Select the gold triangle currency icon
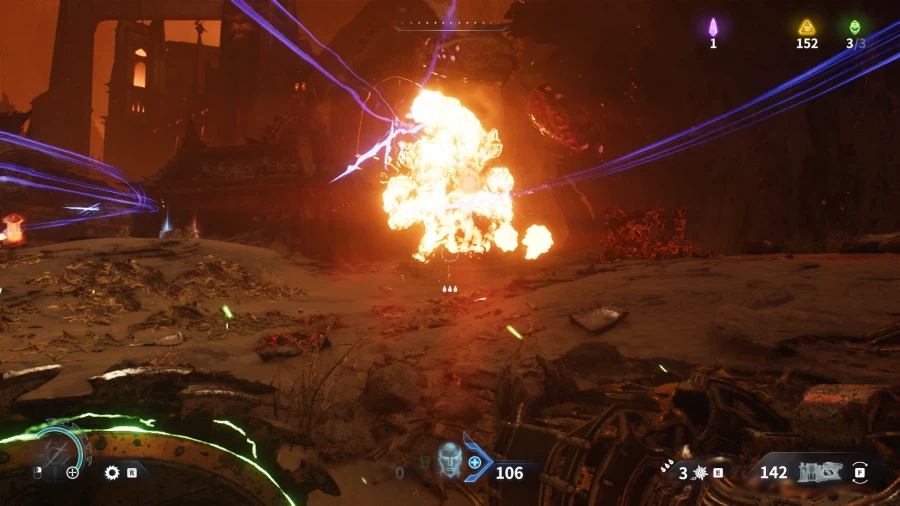This screenshot has width=900, height=506. (x=806, y=27)
